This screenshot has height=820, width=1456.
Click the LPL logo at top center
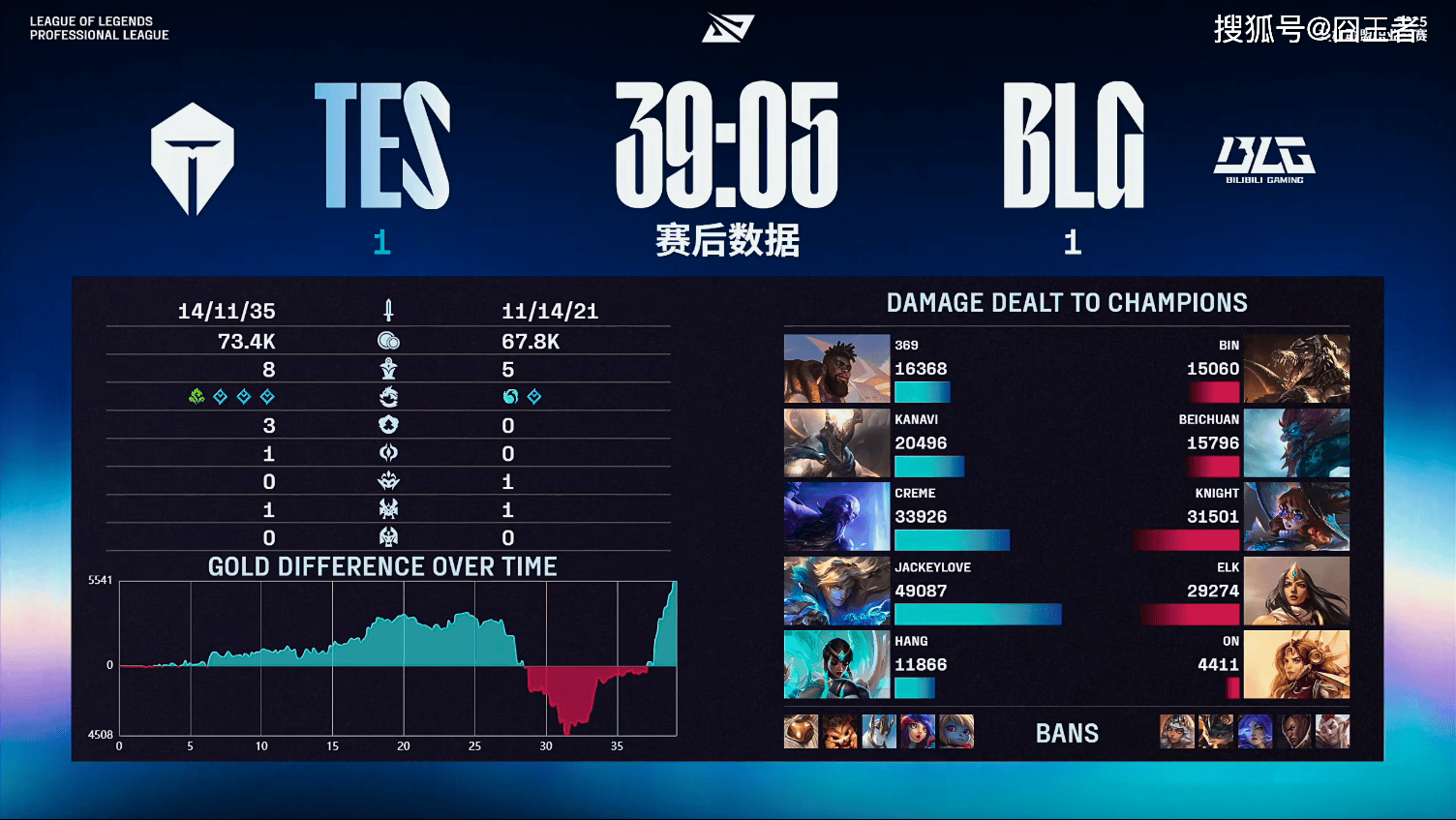point(728,28)
